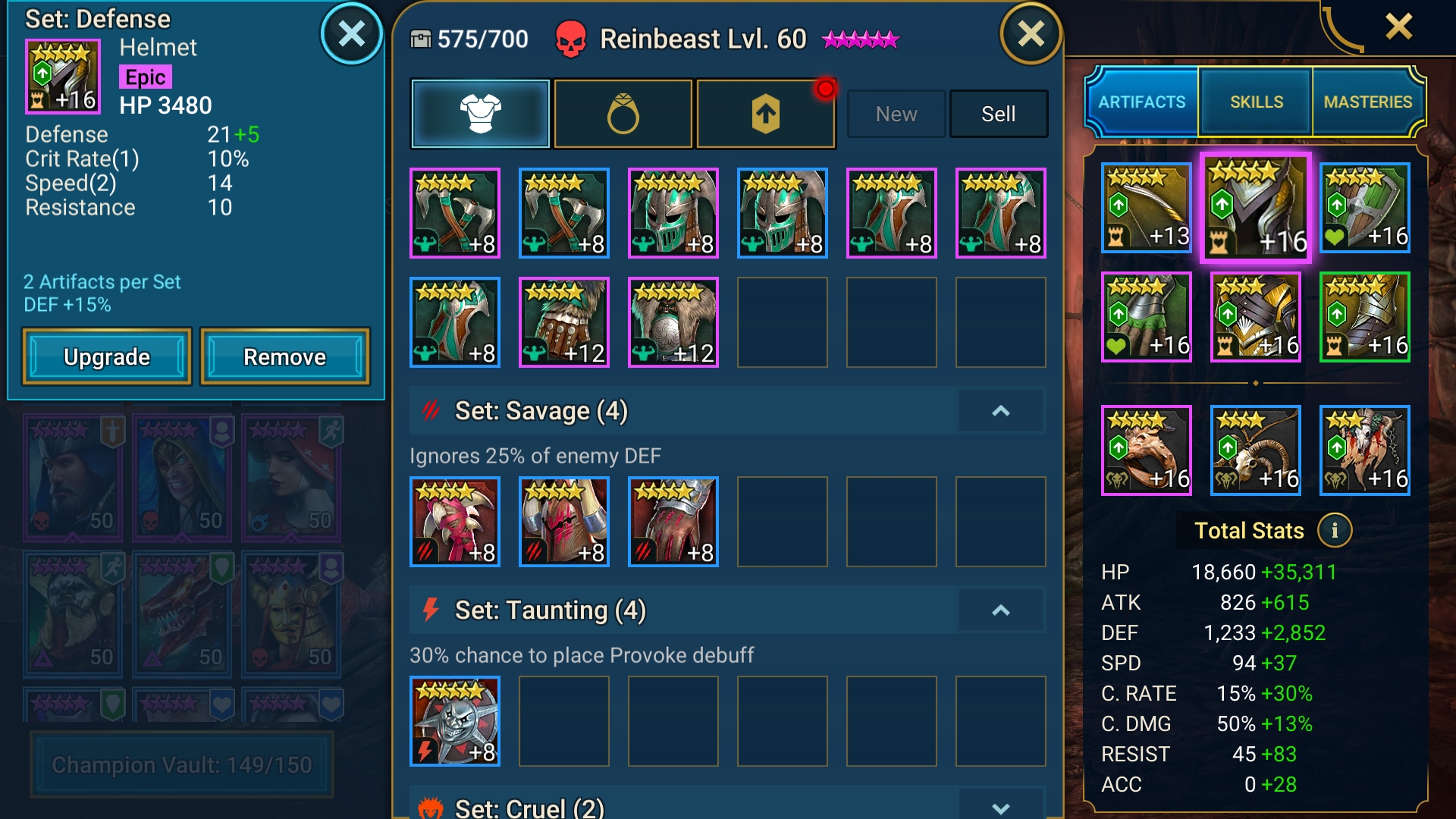Viewport: 1456px width, 819px height.
Task: Switch to the ring accessories category
Action: pos(623,114)
